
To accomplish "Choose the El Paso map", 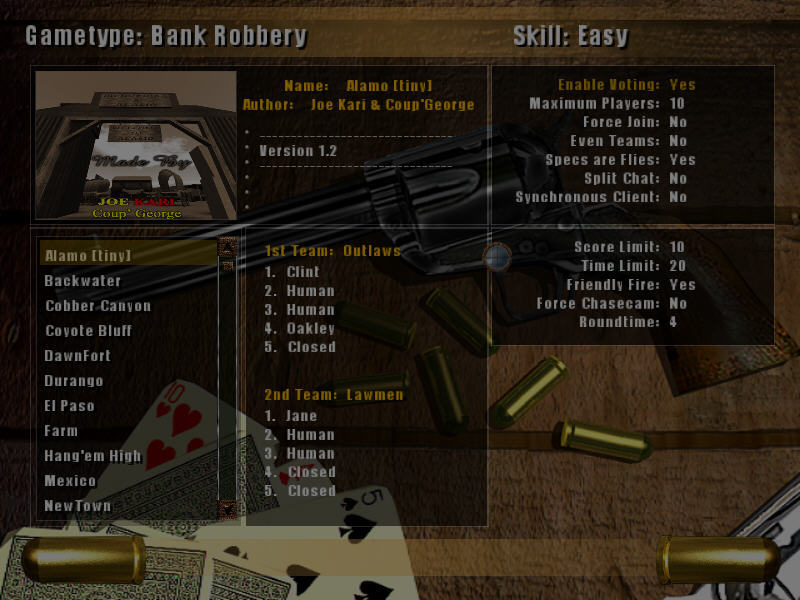I will click(69, 406).
